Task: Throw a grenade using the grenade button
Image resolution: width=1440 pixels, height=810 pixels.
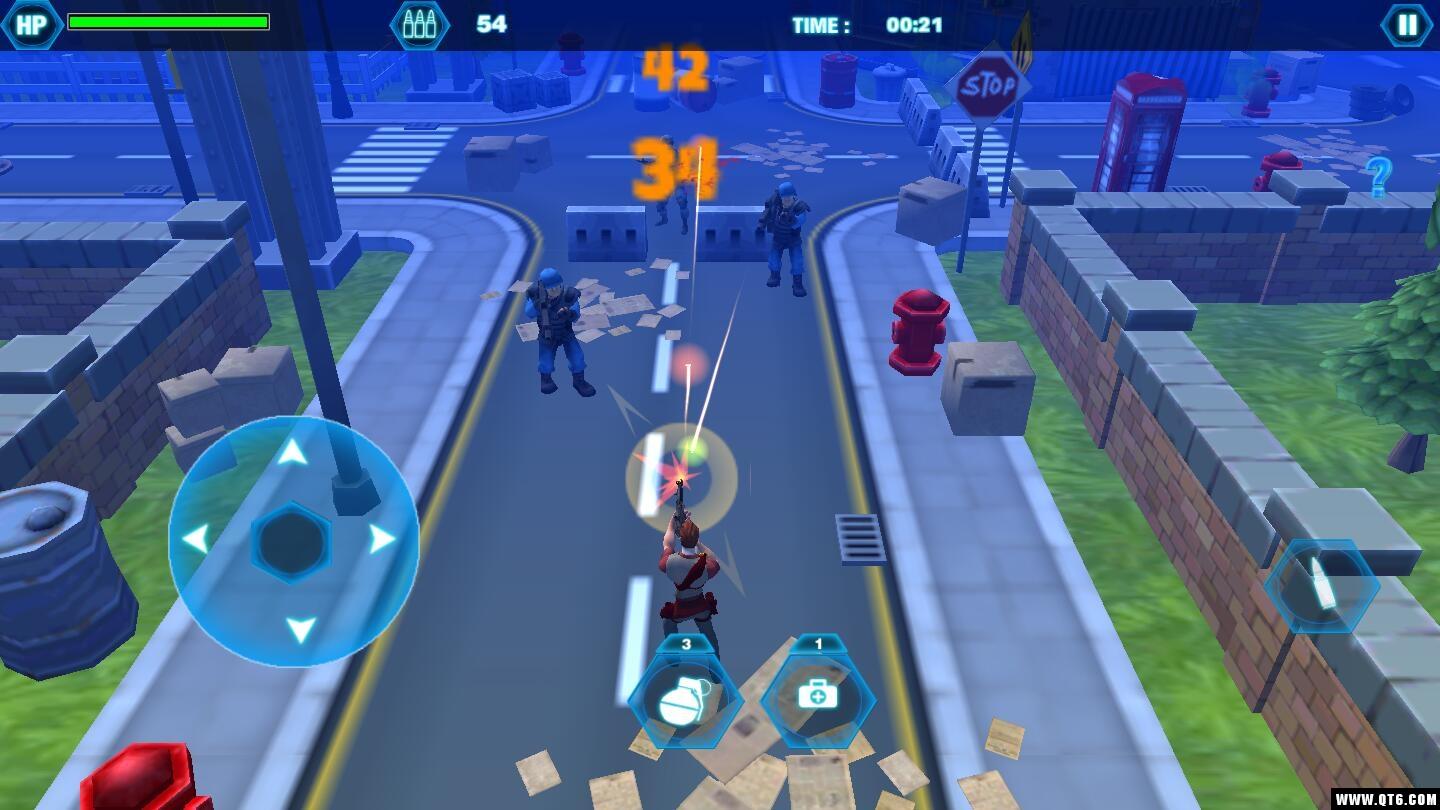Action: [685, 701]
